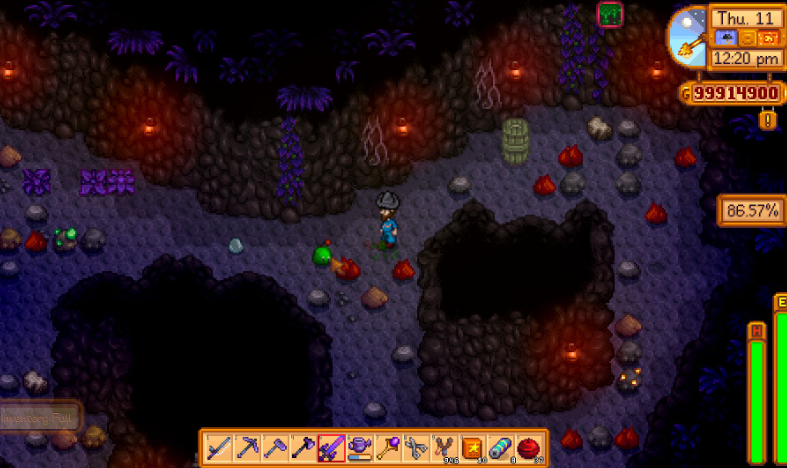Choose the hoe tool slot
The image size is (787, 468).
pyautogui.click(x=275, y=448)
